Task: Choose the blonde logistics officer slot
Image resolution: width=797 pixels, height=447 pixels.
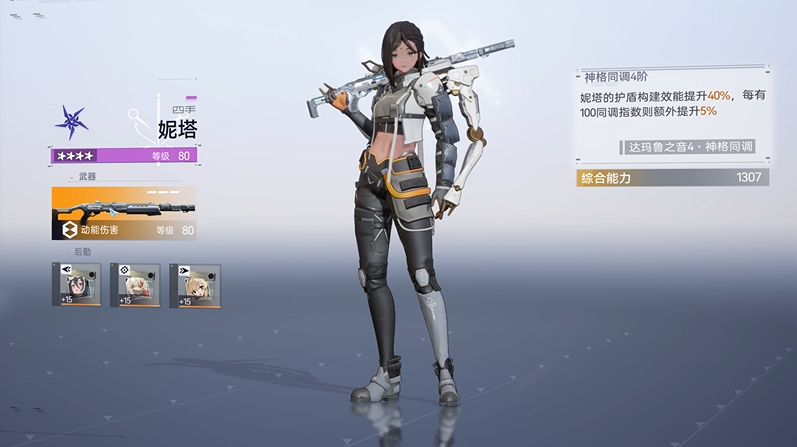Action: tap(194, 284)
